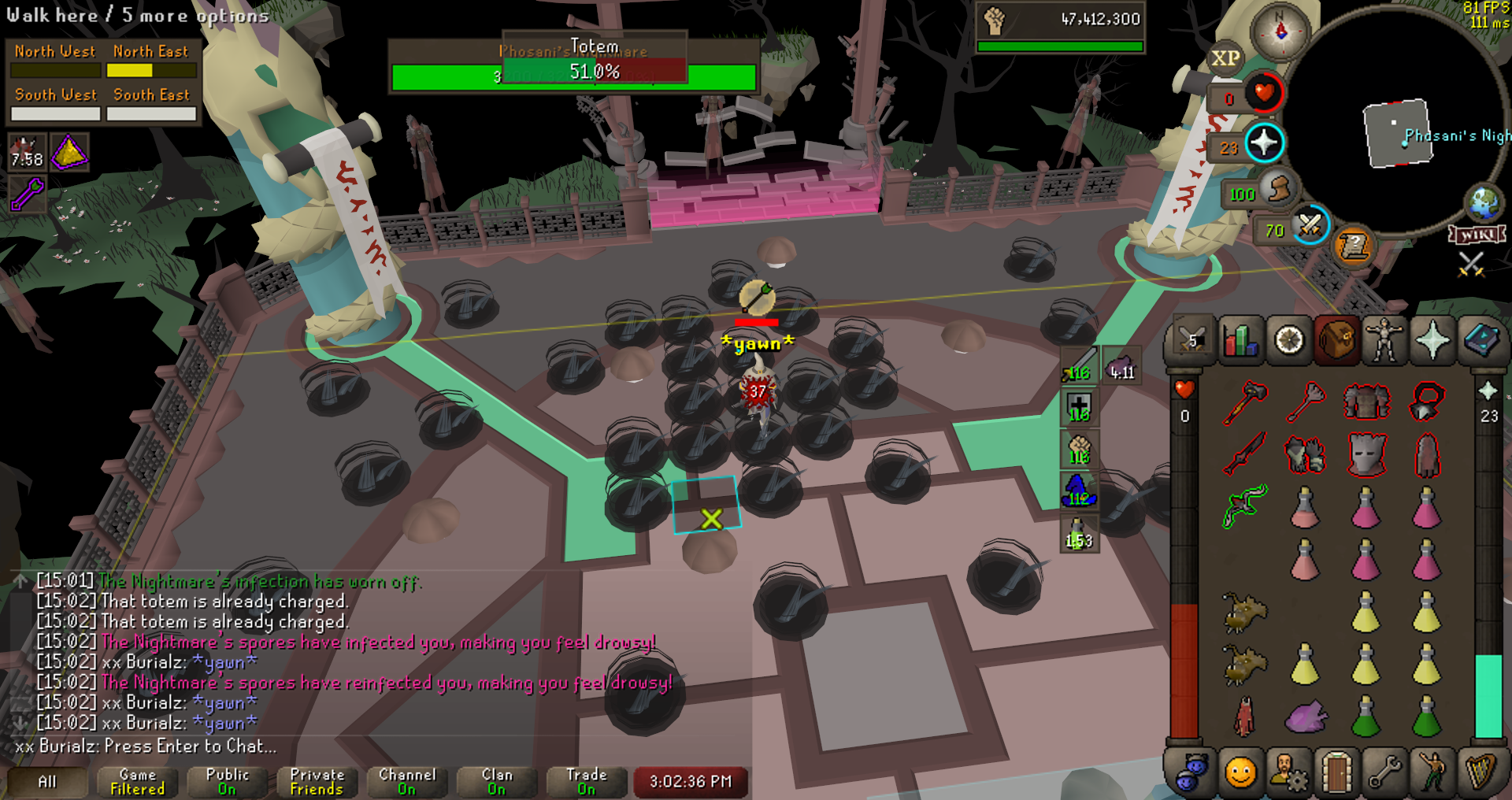
Task: Select the twisted bow in the inventory
Action: (1245, 506)
